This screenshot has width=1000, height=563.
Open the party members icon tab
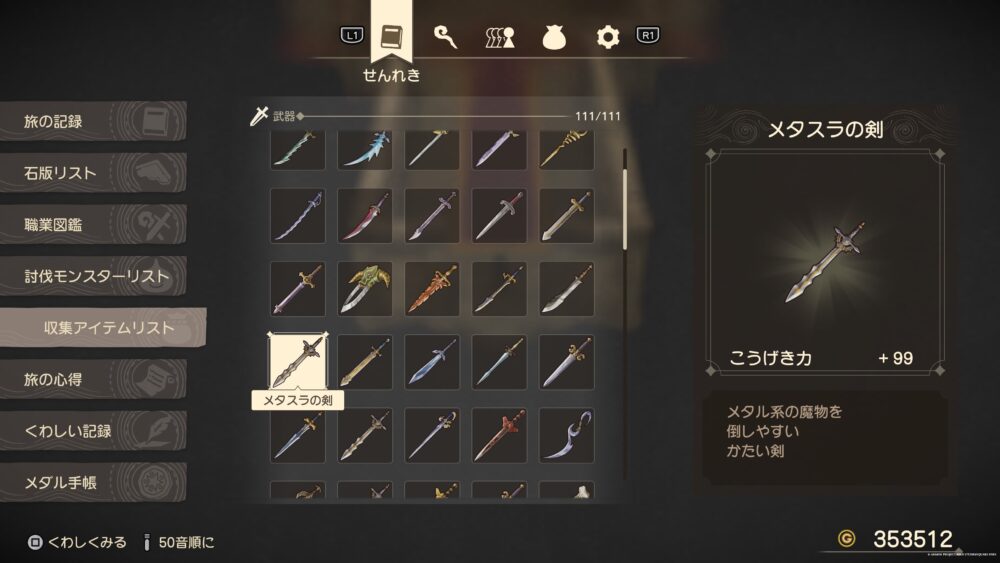click(500, 37)
